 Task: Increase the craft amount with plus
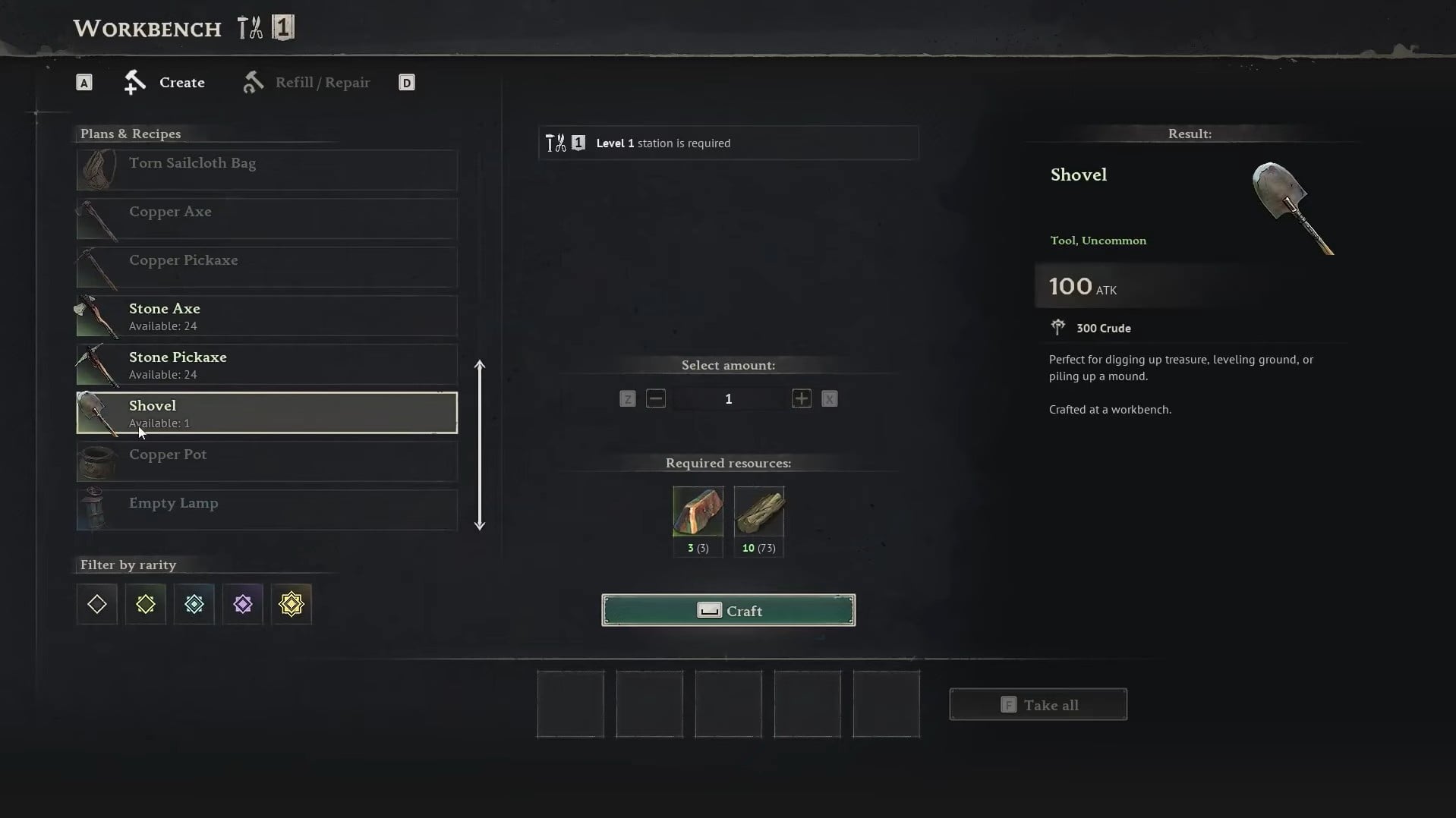[x=801, y=398]
